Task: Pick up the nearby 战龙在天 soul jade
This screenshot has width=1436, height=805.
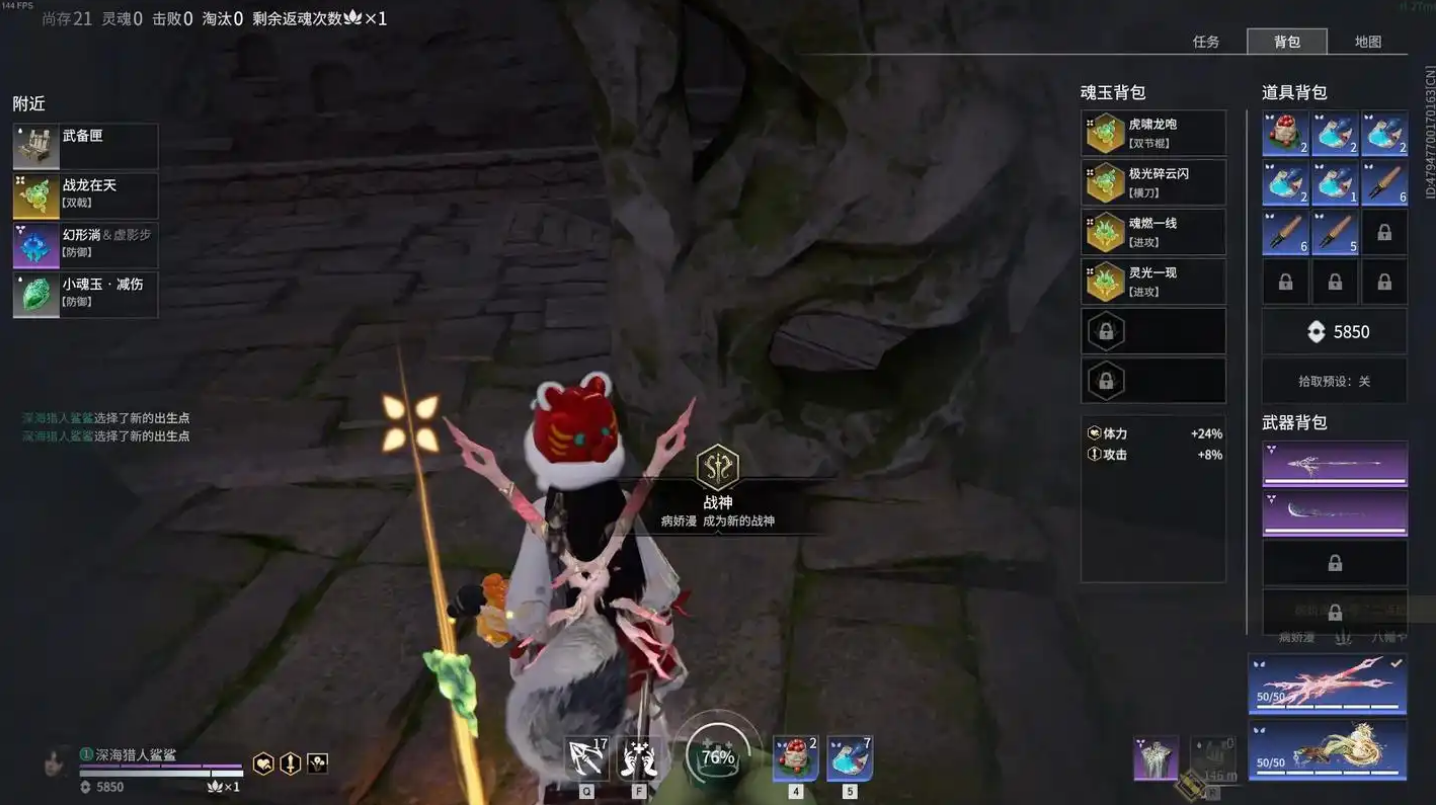Action: tap(85, 195)
